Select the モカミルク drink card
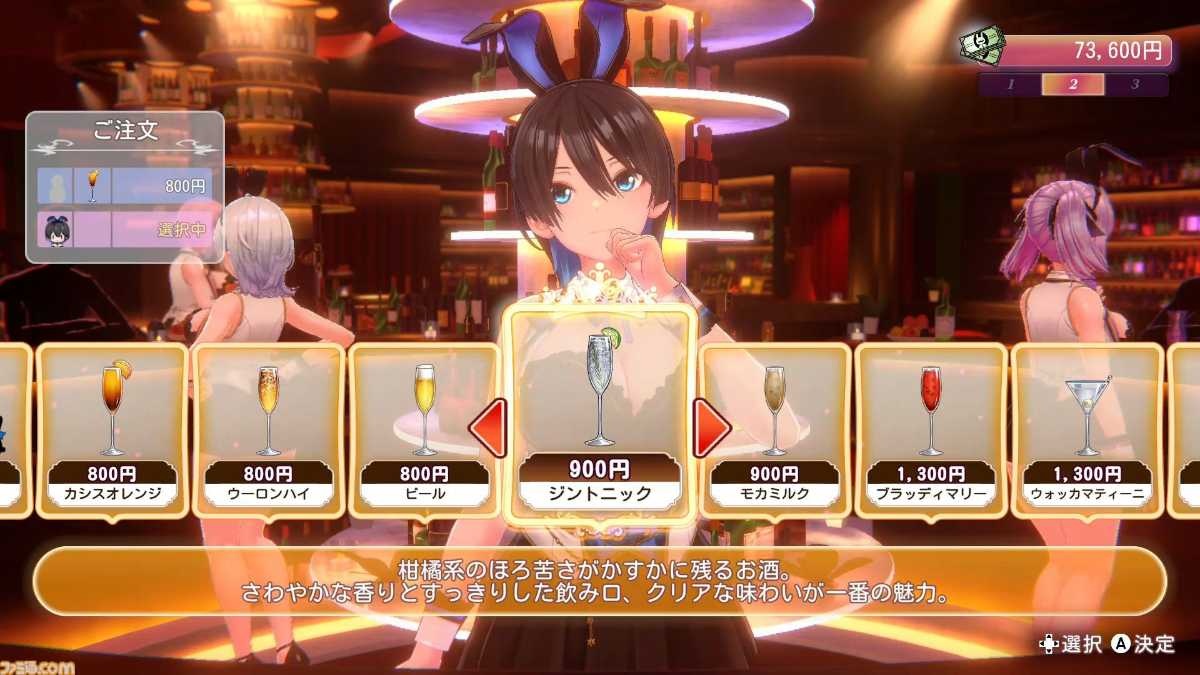Screen dimensions: 1200x675 click(x=775, y=430)
